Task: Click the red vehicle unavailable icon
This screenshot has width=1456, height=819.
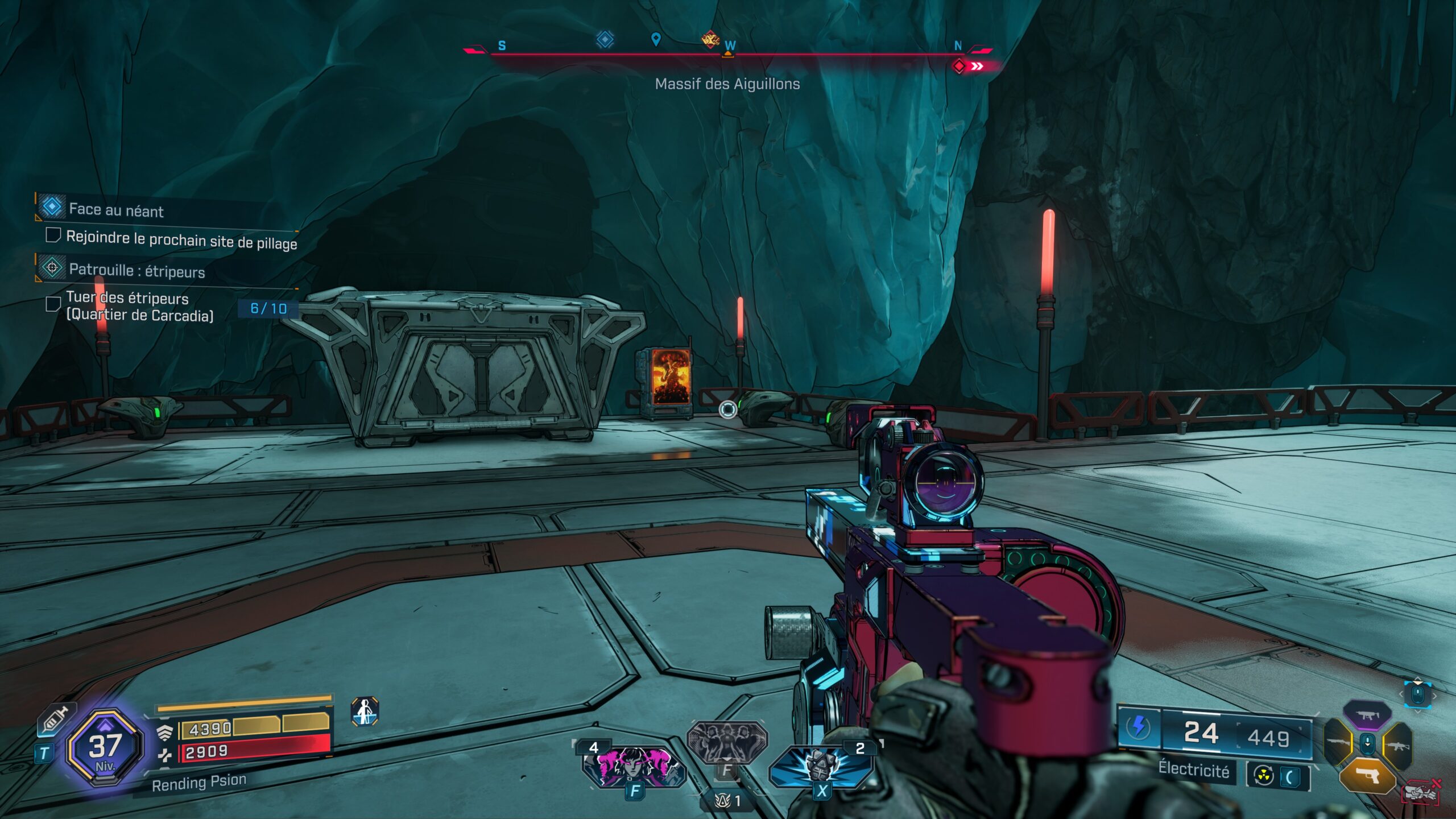Action: [1421, 792]
